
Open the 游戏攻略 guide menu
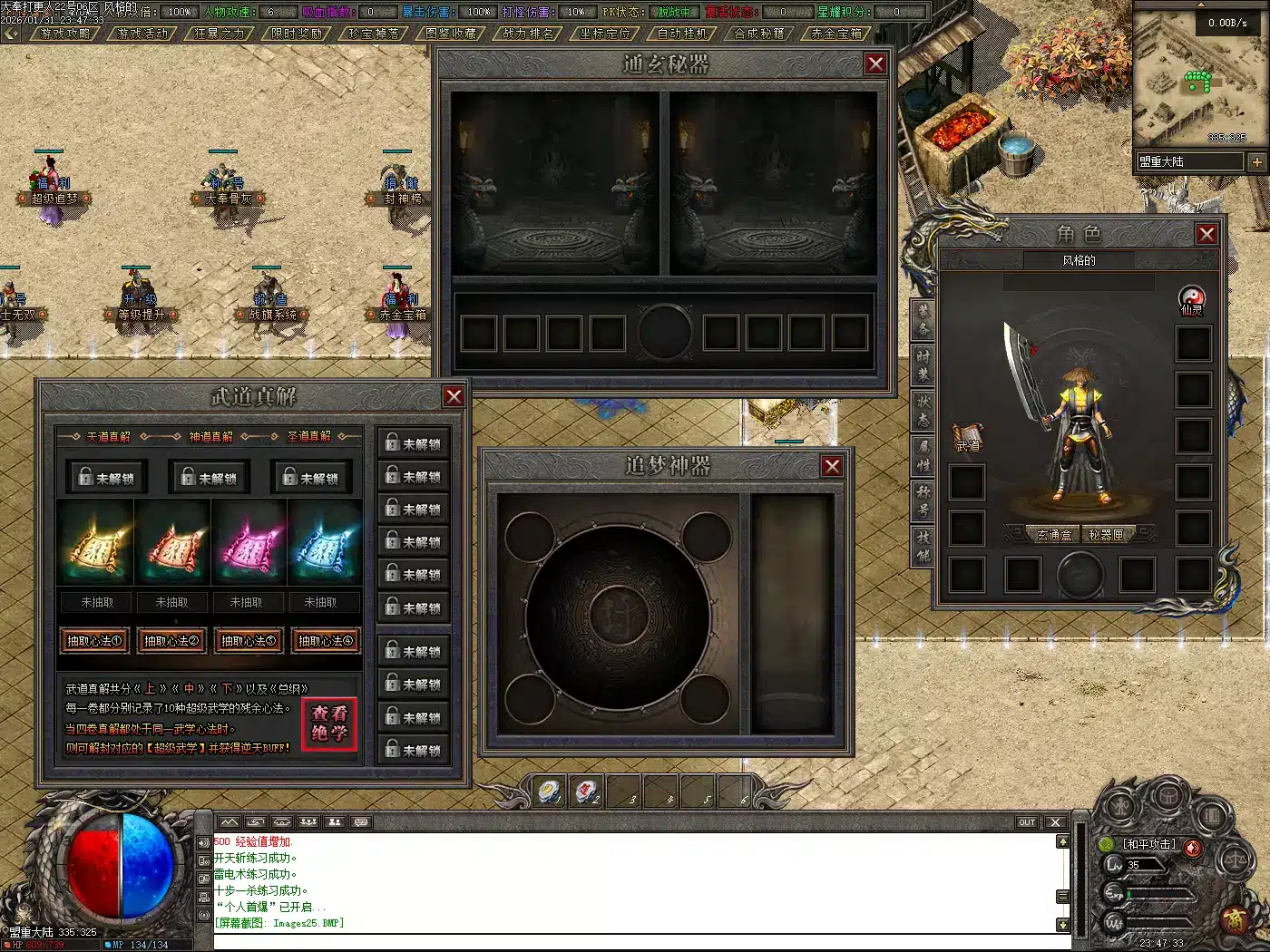tap(64, 34)
